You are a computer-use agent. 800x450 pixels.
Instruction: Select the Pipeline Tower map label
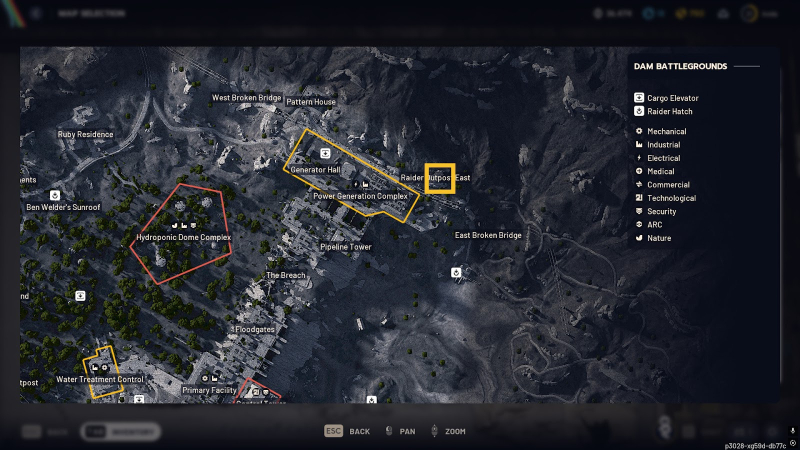345,247
